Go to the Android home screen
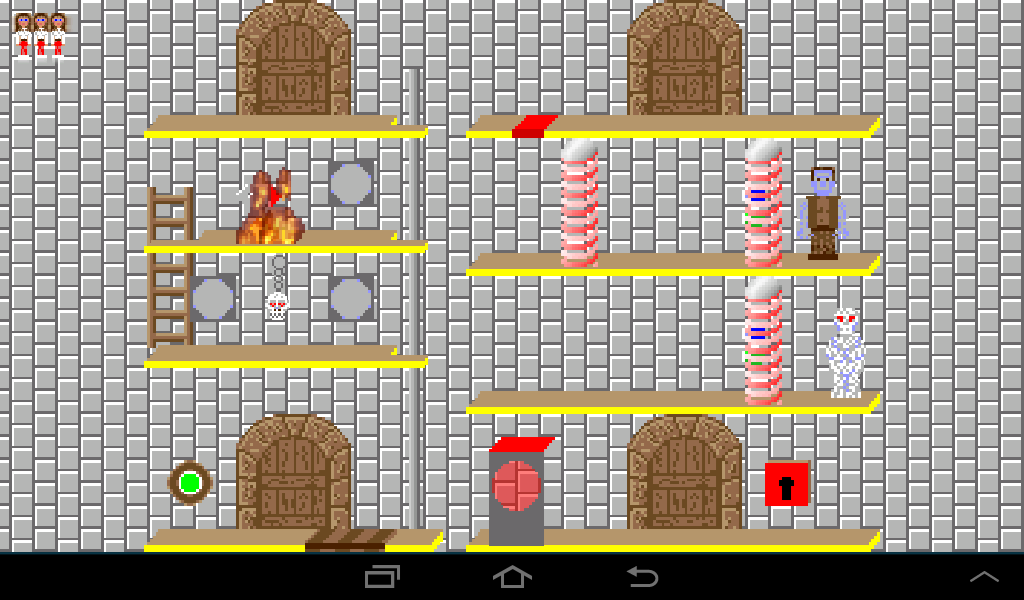1024x600 pixels. [x=512, y=577]
